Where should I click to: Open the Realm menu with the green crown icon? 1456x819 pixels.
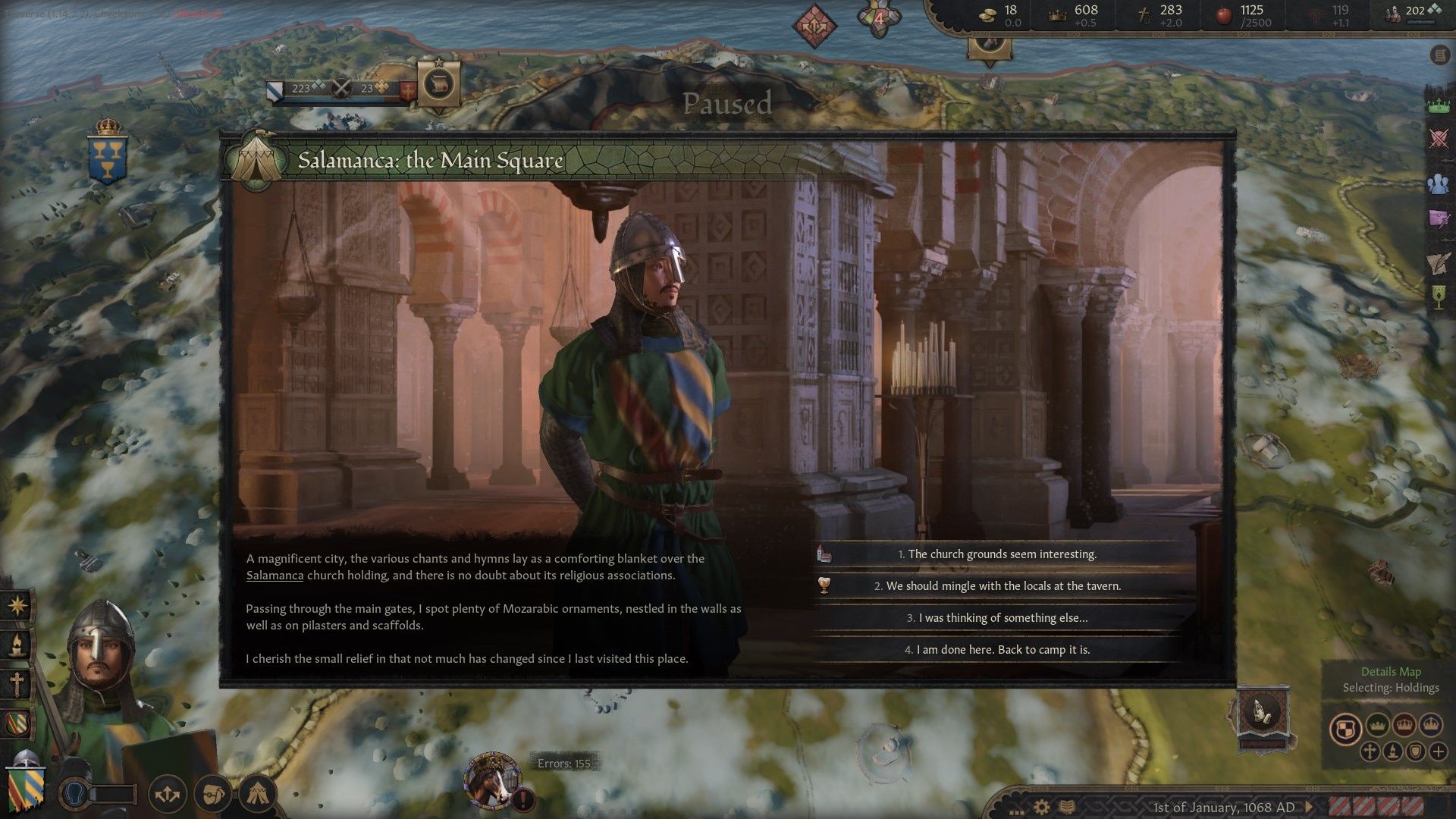tap(1437, 105)
